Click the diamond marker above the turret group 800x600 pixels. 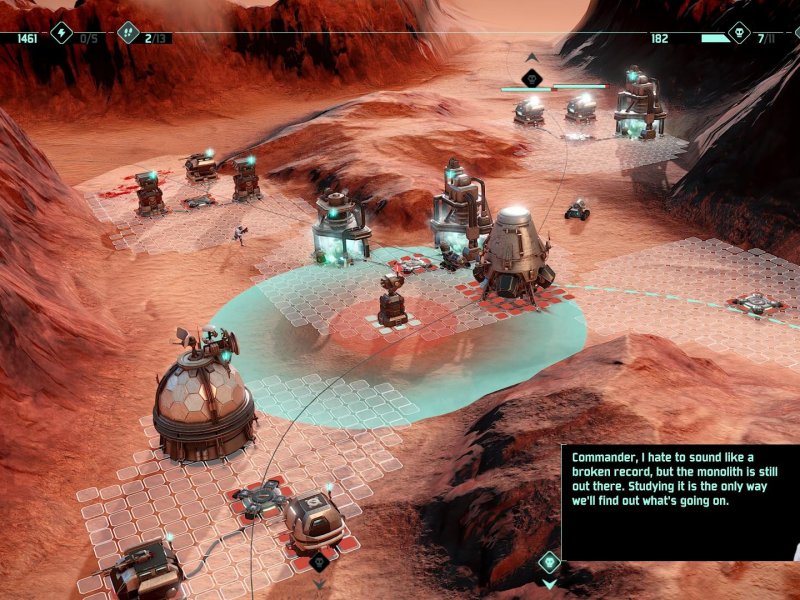point(532,77)
